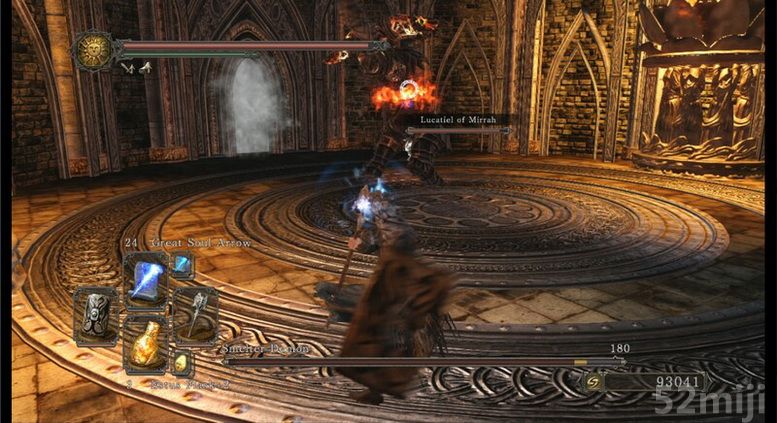Screen dimensions: 777x423
Task: Pick the small yellow next-item icon
Action: click(x=181, y=362)
